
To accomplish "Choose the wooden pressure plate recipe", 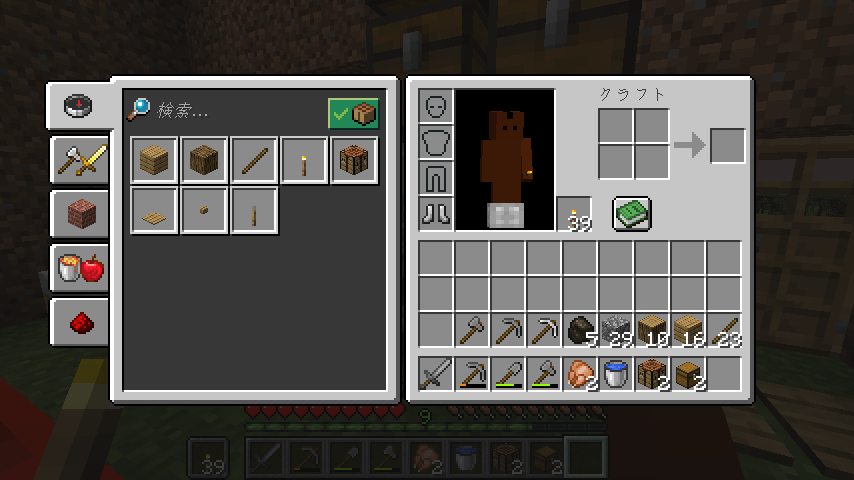I will 154,210.
